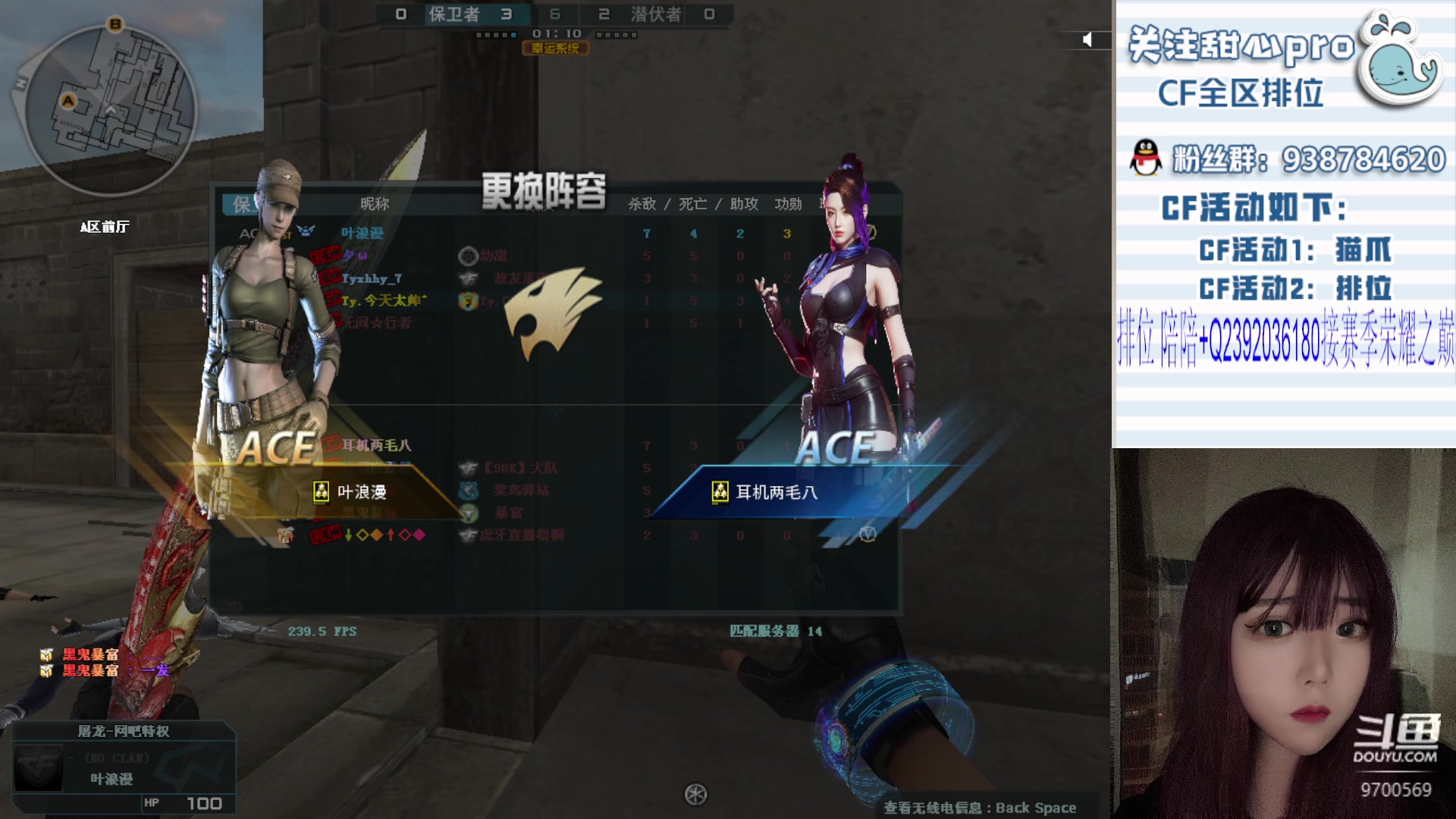
Task: Click the 黑鬼暴富 chat message saying 一发
Action: 106,670
